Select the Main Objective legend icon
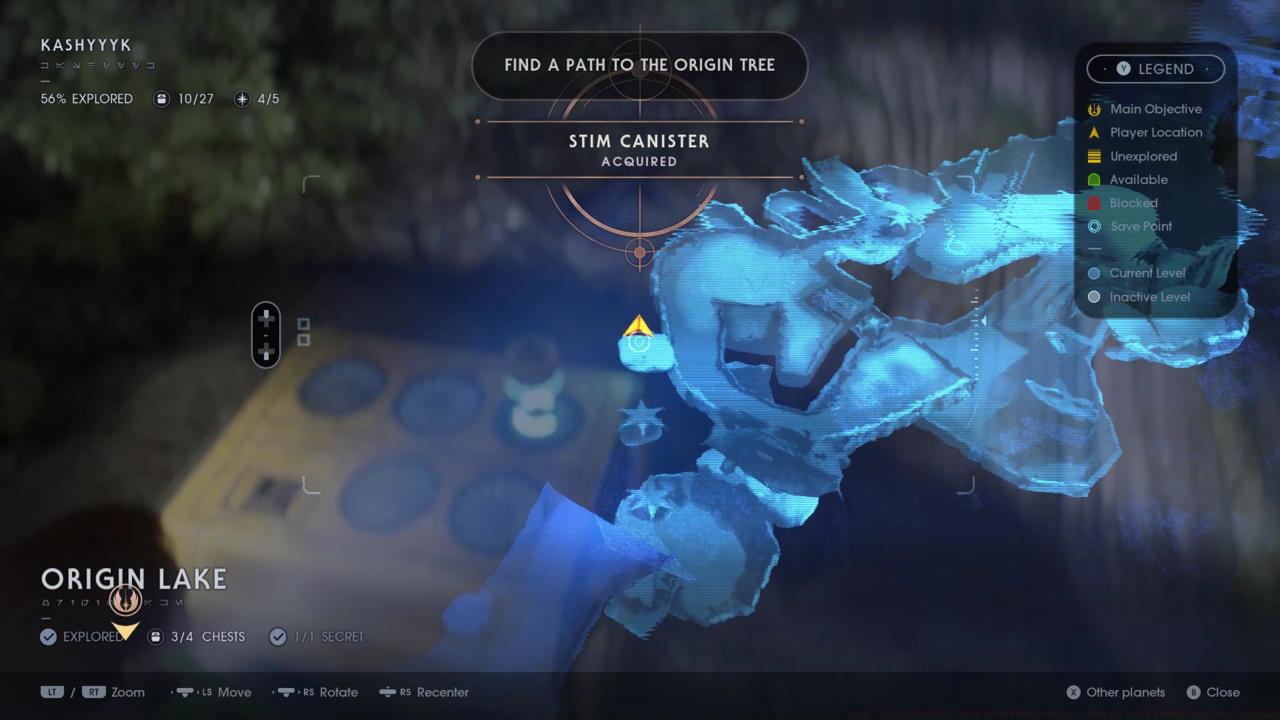Image resolution: width=1280 pixels, height=720 pixels. [x=1094, y=109]
